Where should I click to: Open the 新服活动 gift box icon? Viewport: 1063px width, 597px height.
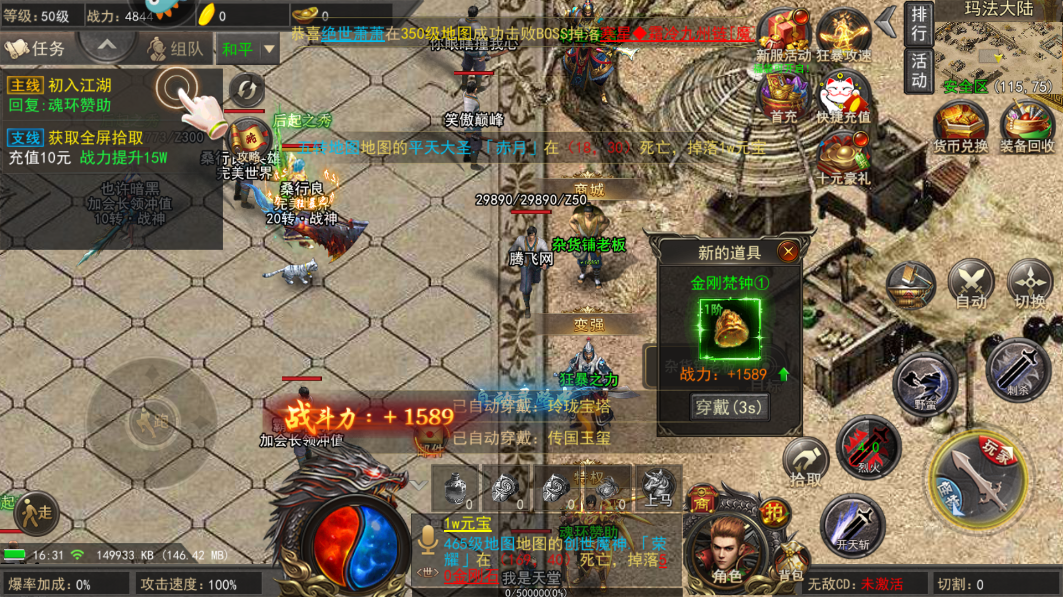click(x=783, y=36)
